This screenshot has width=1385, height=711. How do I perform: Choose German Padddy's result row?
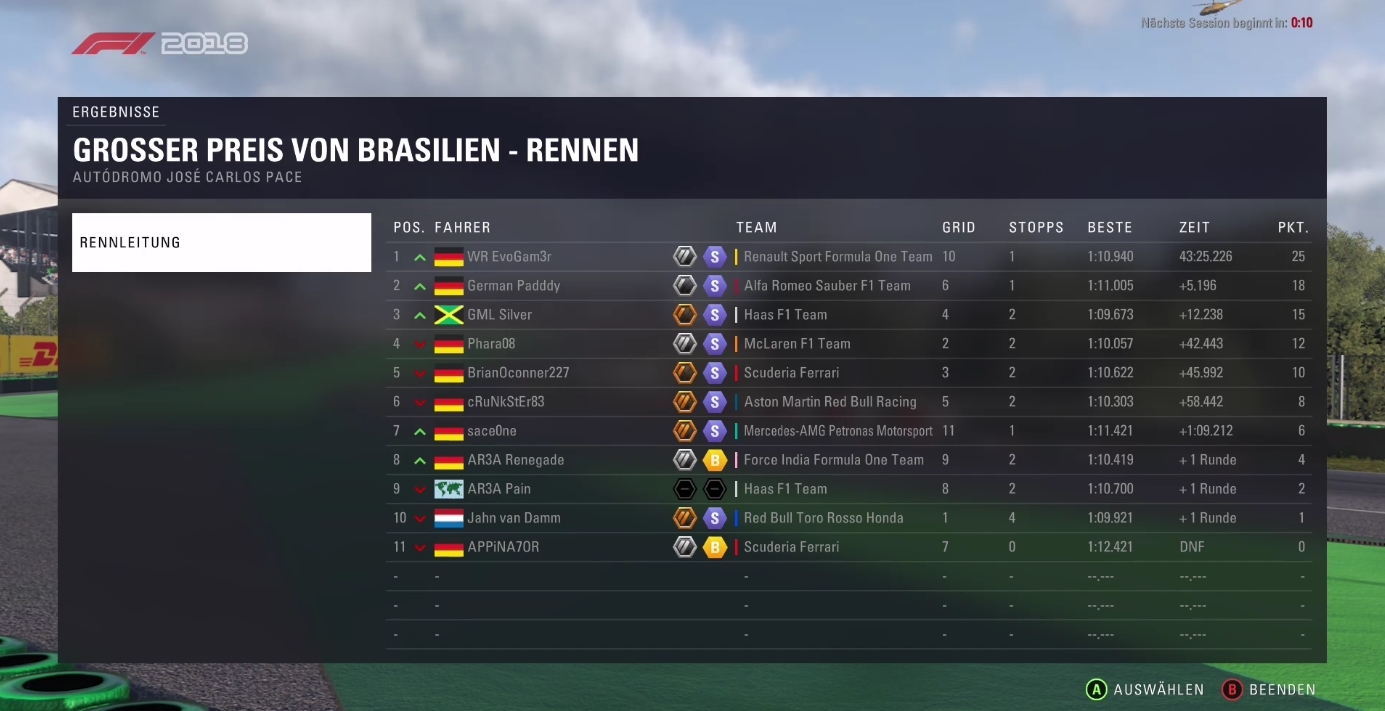tap(513, 286)
